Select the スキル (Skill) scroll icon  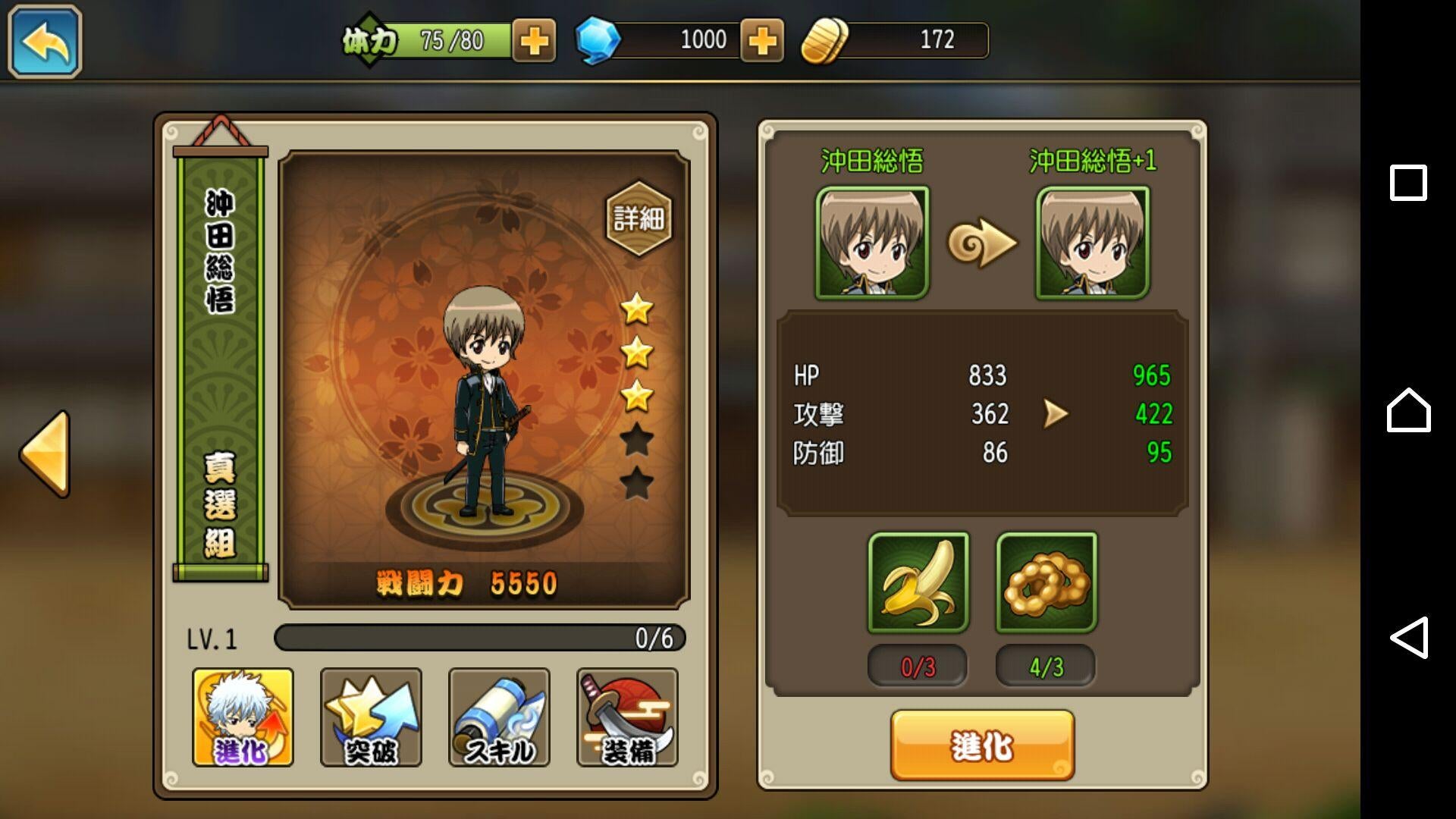(x=499, y=717)
